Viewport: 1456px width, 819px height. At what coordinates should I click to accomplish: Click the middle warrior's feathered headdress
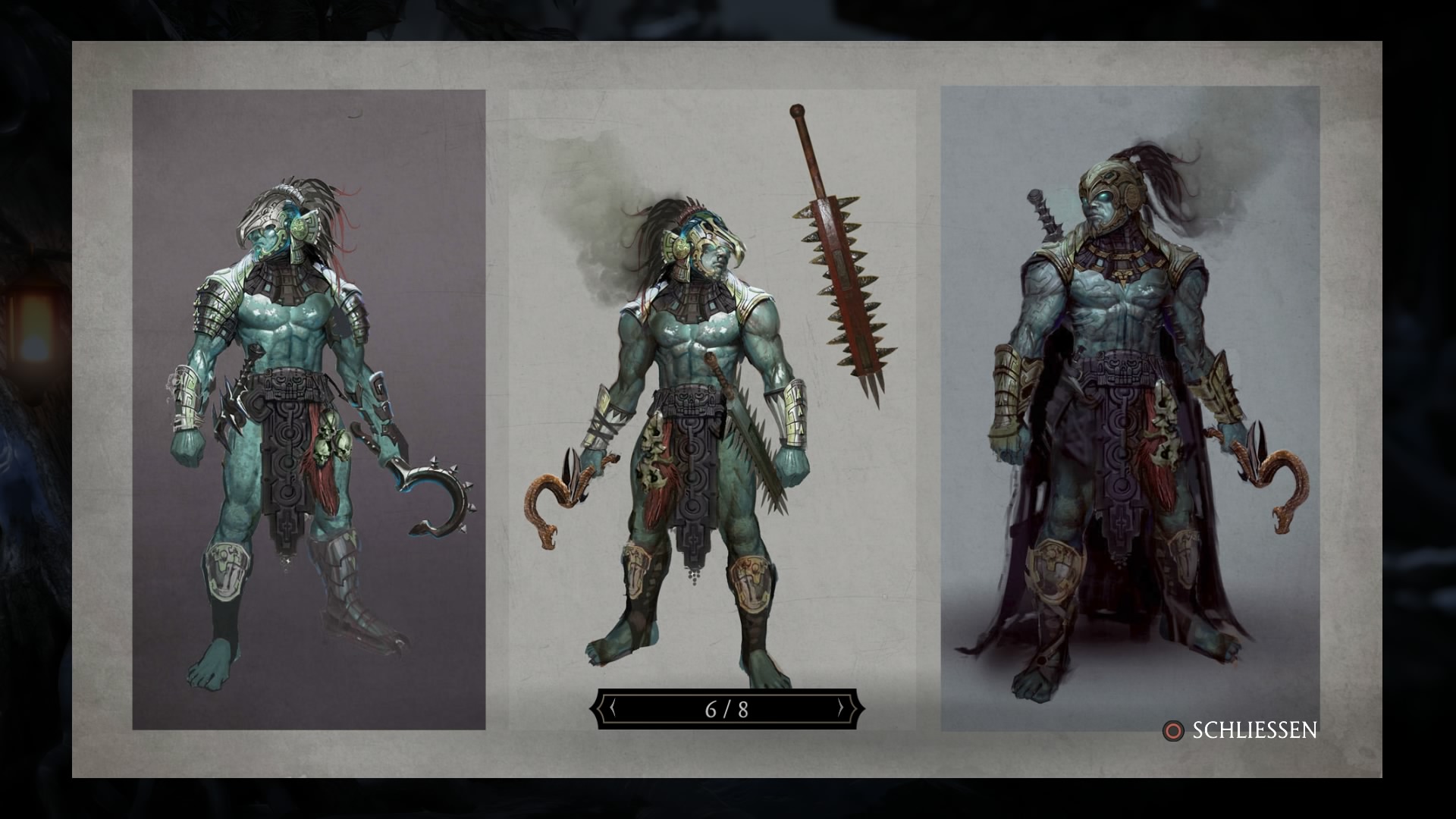click(667, 212)
